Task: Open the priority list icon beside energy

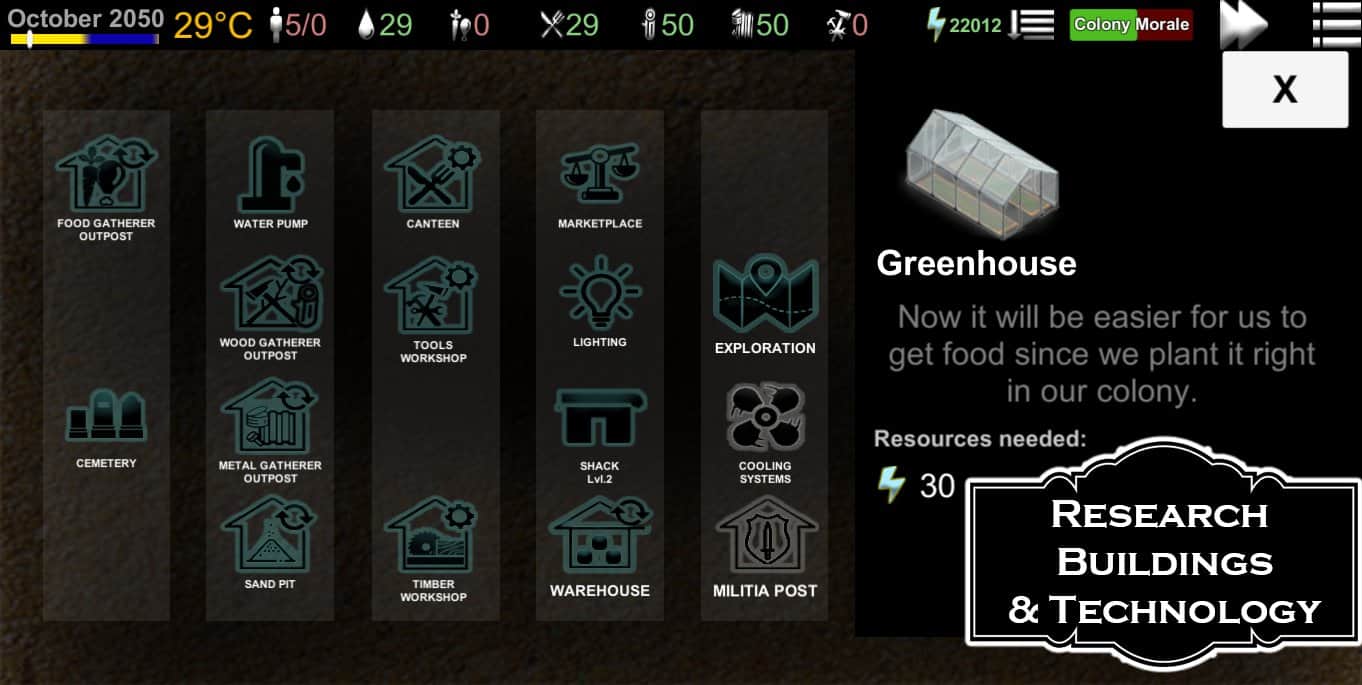Action: tap(1032, 25)
